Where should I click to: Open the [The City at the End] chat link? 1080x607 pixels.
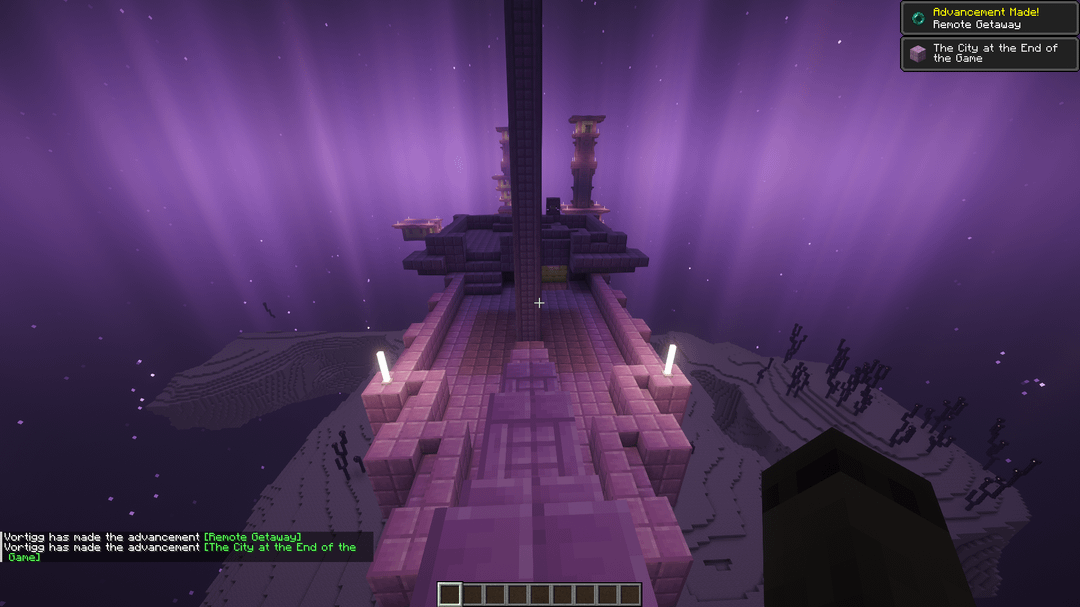[x=279, y=547]
